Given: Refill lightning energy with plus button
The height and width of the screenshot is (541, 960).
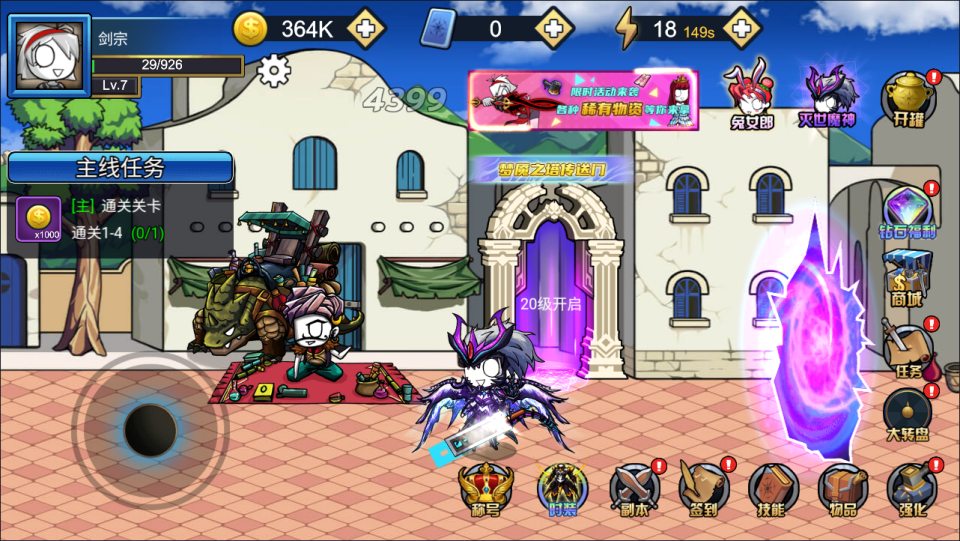Looking at the screenshot, I should 741,28.
